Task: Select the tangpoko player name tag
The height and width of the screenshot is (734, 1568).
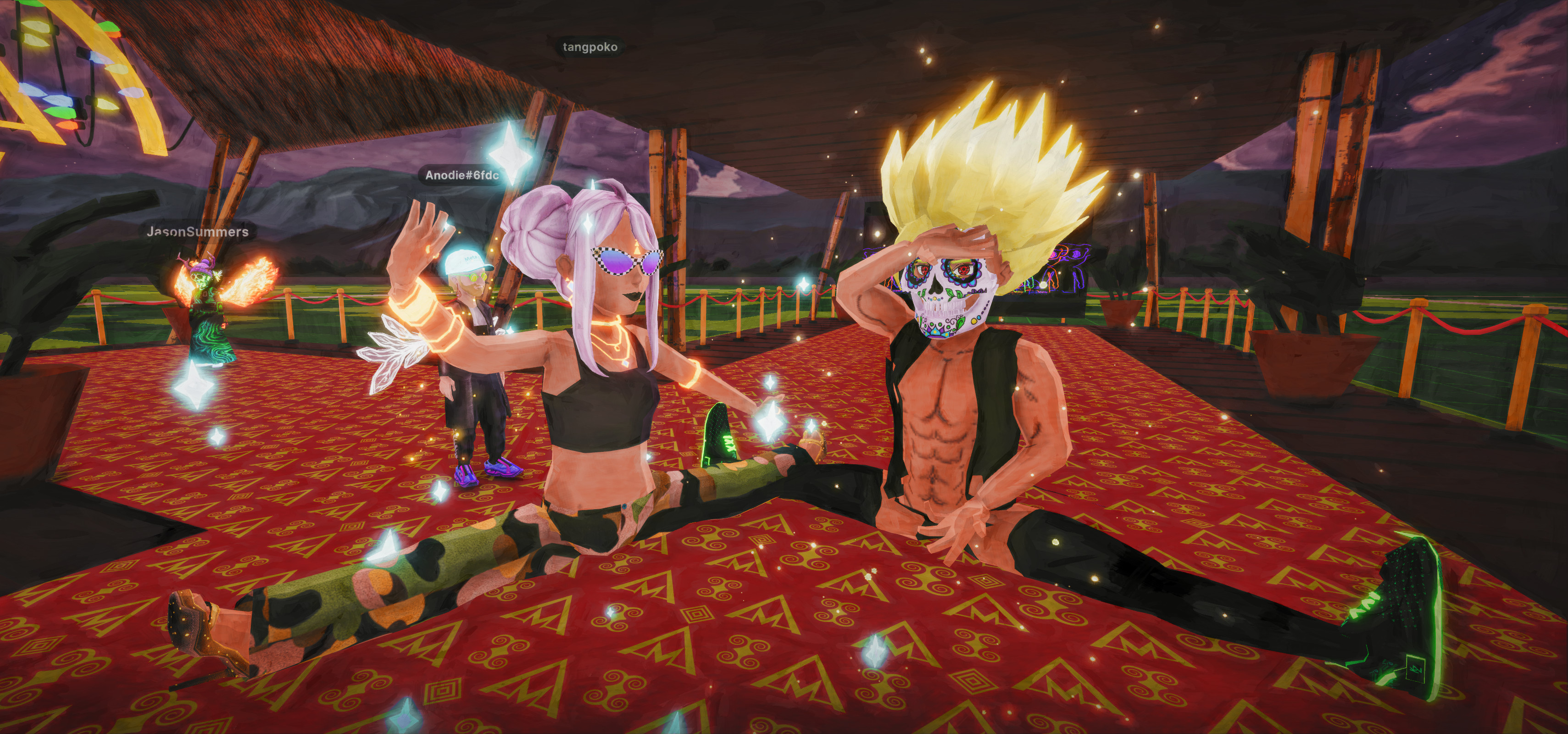Action: pos(590,47)
